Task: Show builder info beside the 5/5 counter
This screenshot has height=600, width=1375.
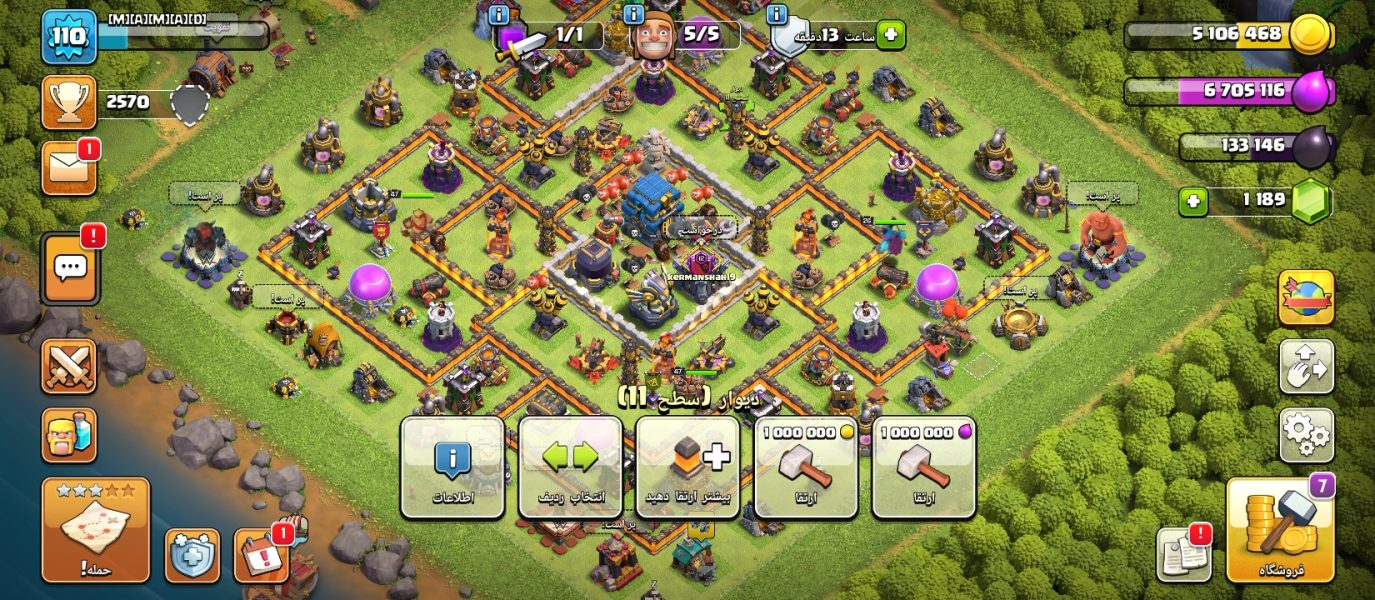Action: pyautogui.click(x=633, y=14)
